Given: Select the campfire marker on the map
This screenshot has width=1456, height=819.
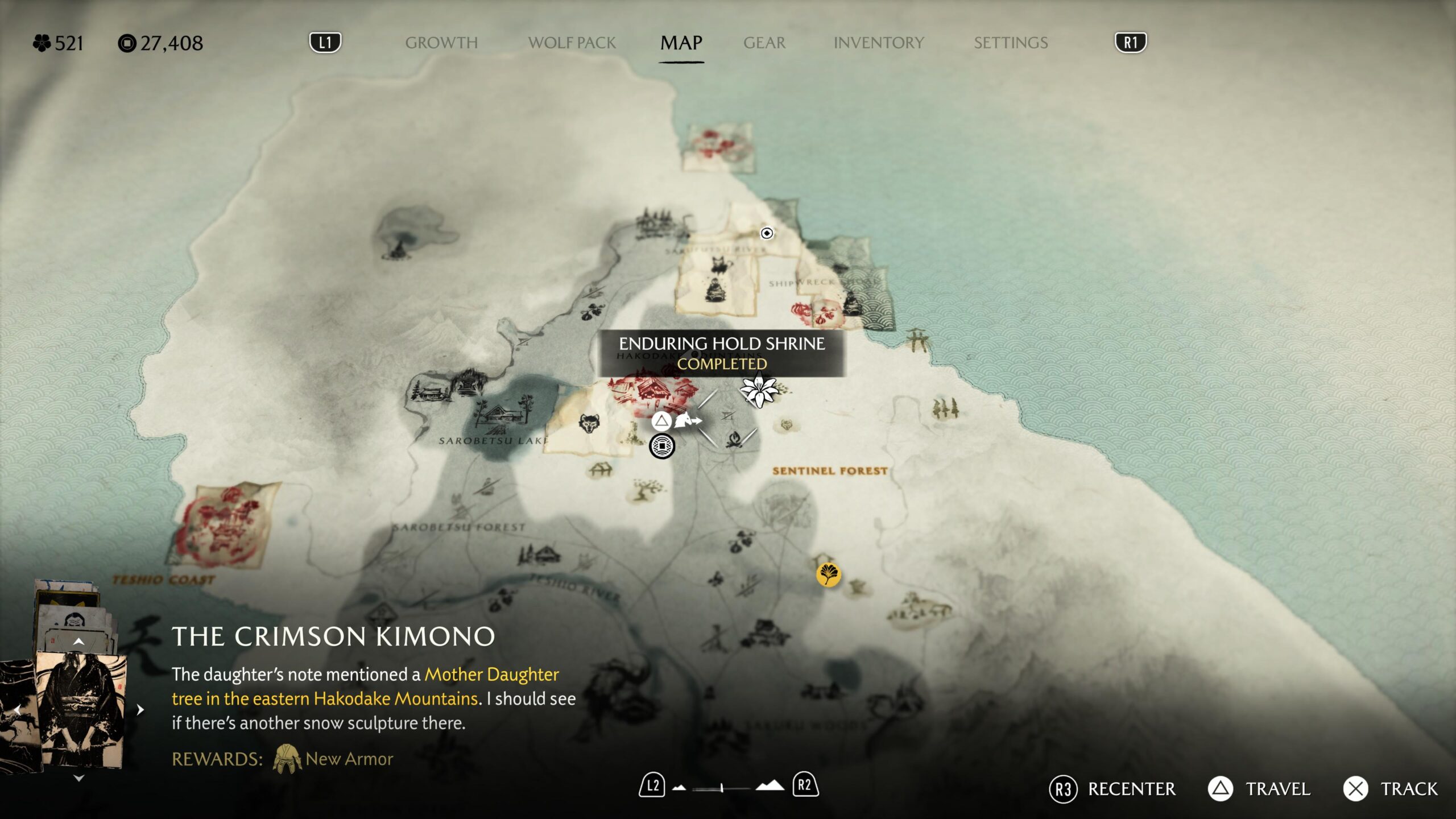Looking at the screenshot, I should [x=734, y=439].
